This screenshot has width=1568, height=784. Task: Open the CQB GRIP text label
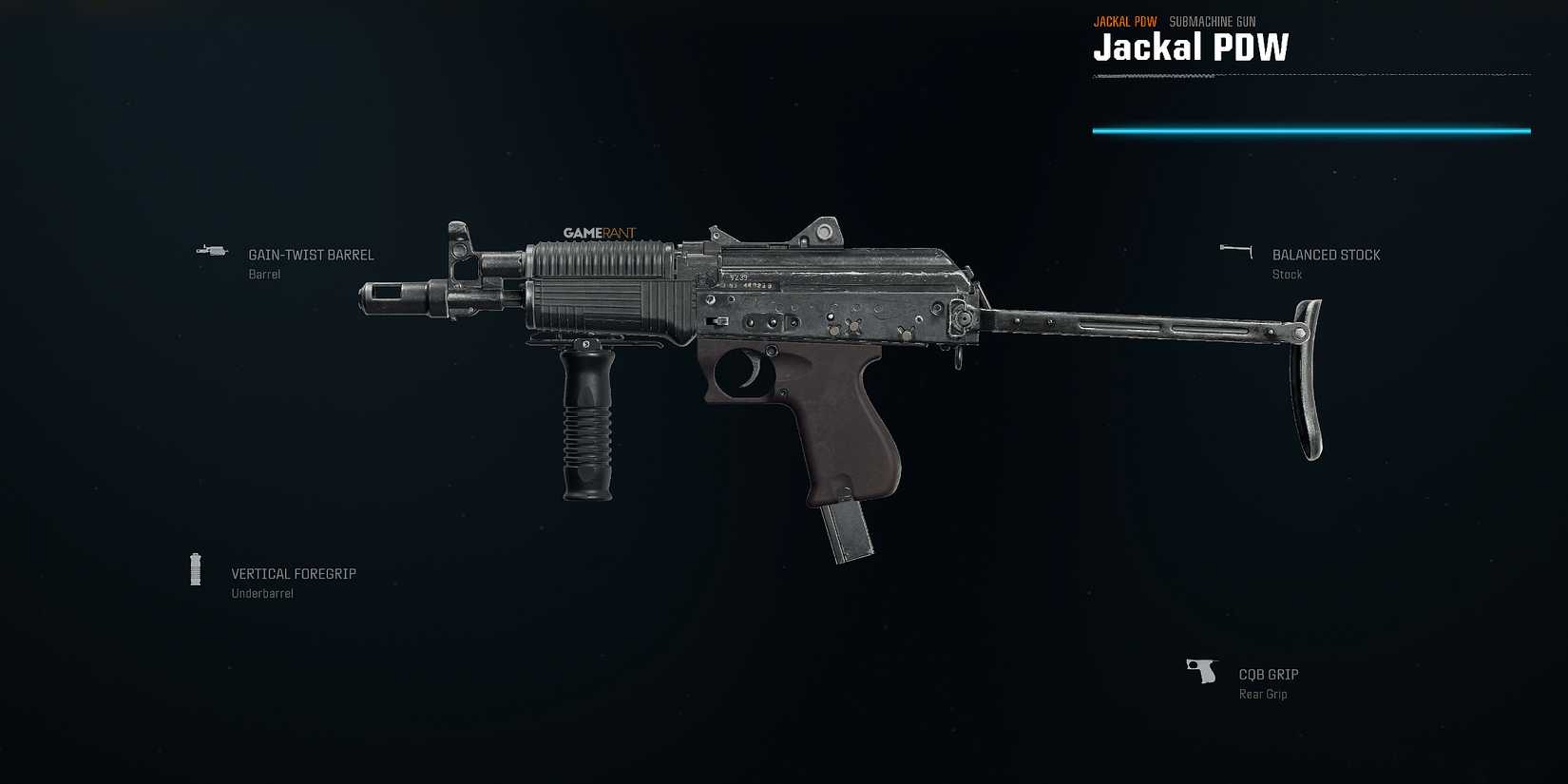click(x=1268, y=674)
